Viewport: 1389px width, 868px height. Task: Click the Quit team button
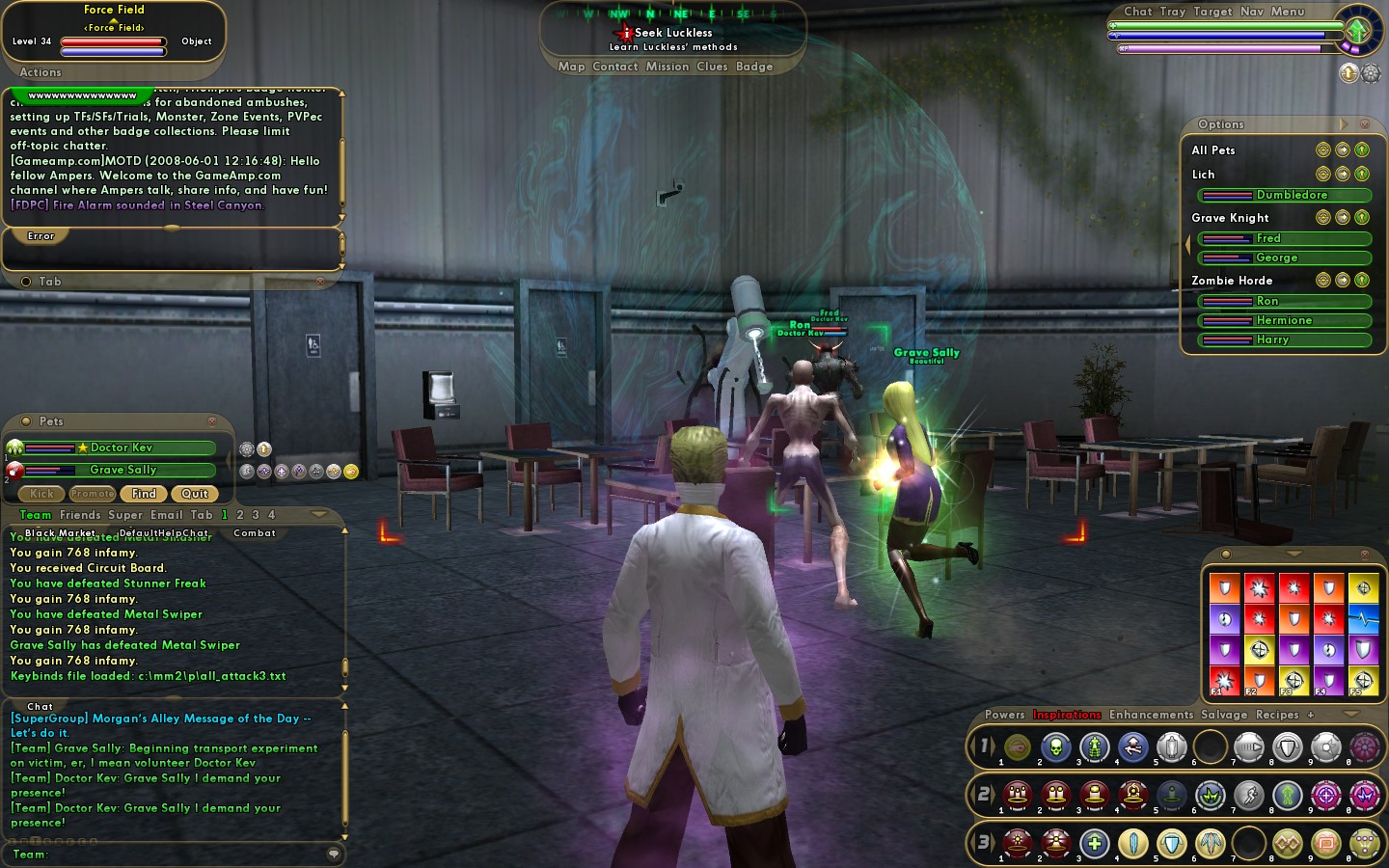pos(194,494)
